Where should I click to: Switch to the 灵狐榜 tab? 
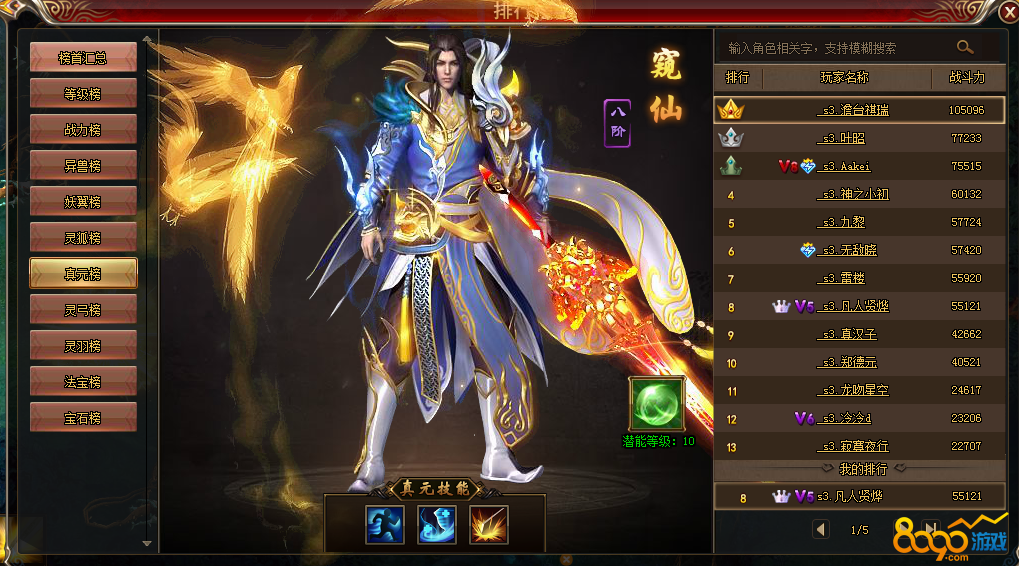click(x=83, y=238)
